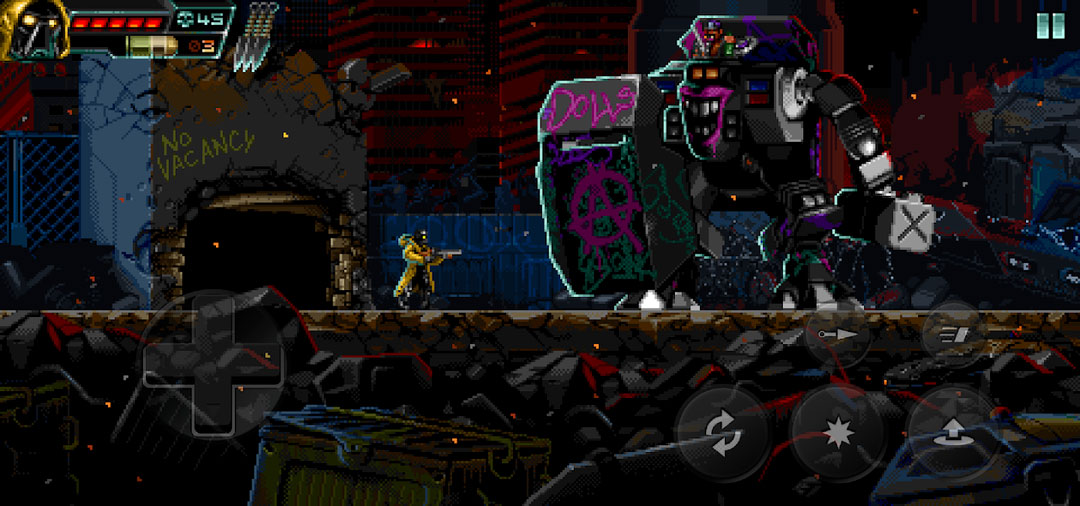Throw a knife with the dagger button

pyautogui.click(x=837, y=336)
